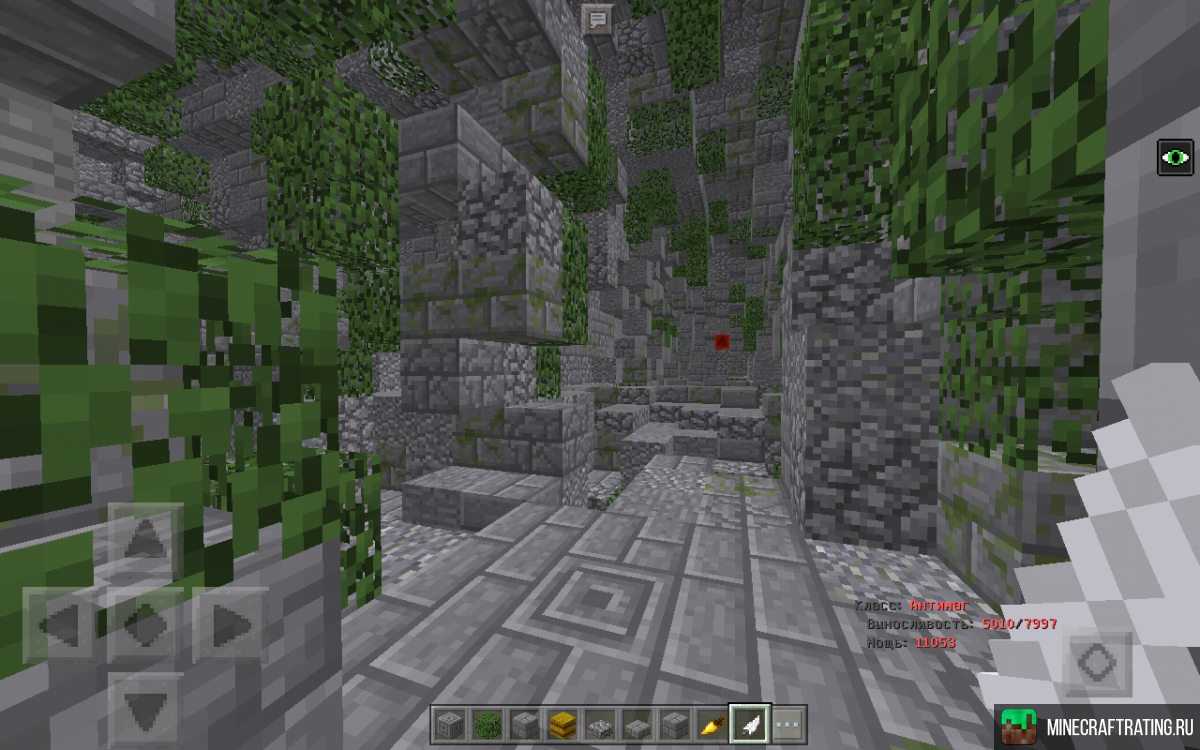This screenshot has height=750, width=1200.
Task: Select the hay bale hotbar slot
Action: pos(560,723)
